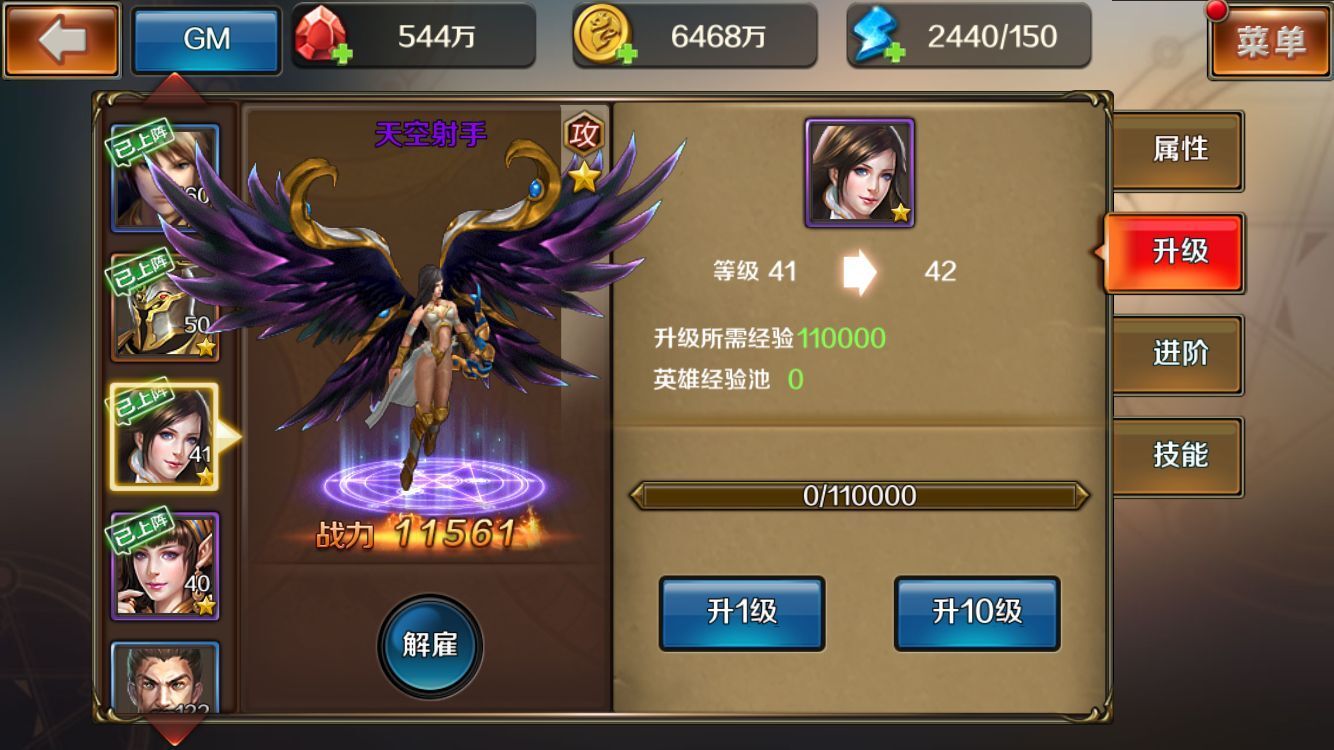Click the 0/110000 experience progress bar
This screenshot has height=750, width=1334.
(x=862, y=494)
